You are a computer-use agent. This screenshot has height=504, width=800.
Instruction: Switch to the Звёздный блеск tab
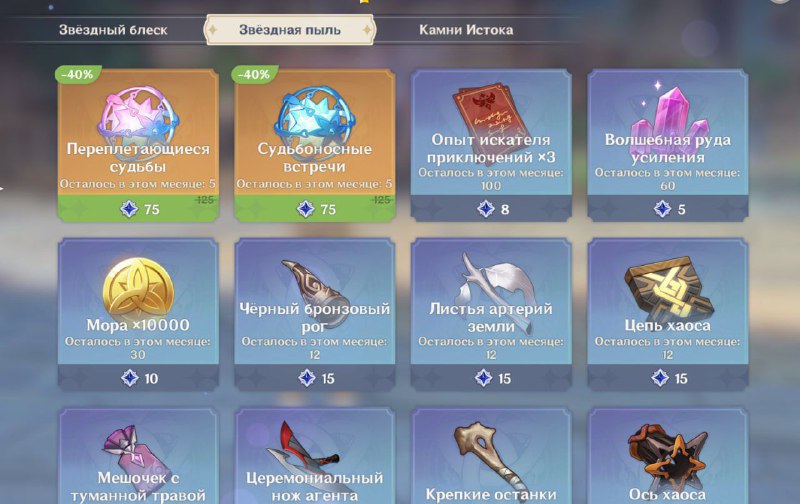tap(111, 30)
